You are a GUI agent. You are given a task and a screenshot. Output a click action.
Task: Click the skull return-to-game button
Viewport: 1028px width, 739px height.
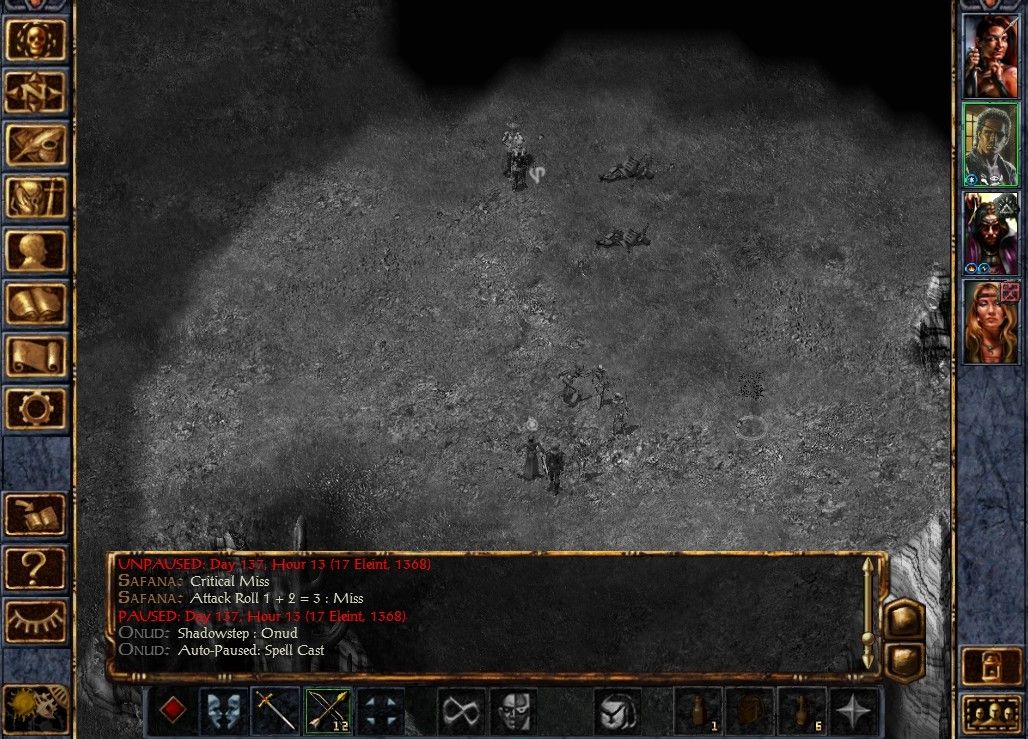point(36,40)
